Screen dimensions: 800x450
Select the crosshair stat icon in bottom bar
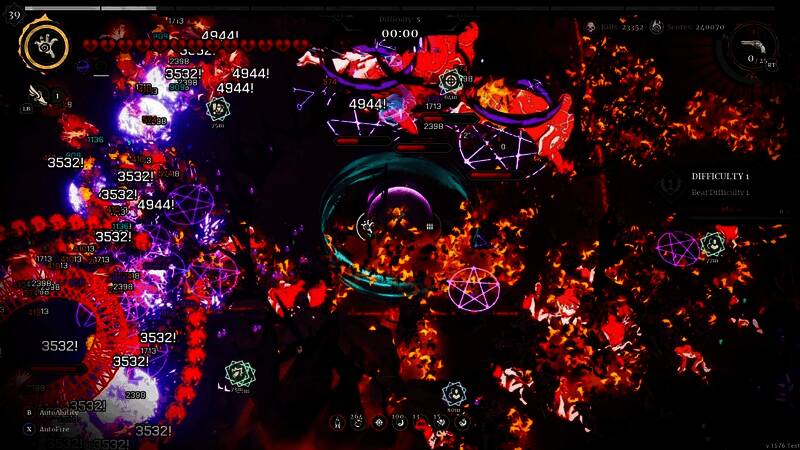tap(380, 423)
